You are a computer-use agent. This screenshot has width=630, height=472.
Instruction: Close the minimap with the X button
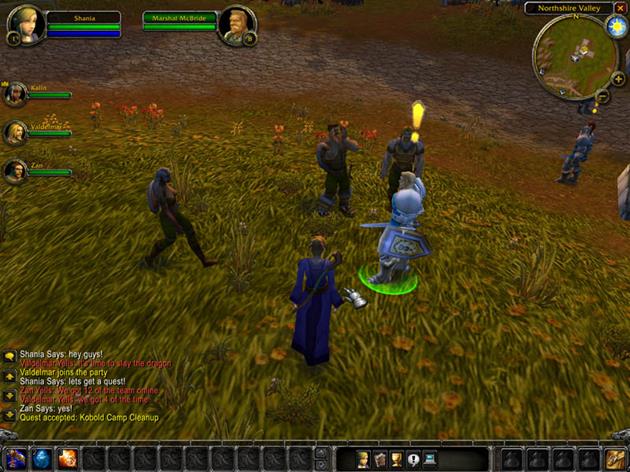tap(619, 8)
